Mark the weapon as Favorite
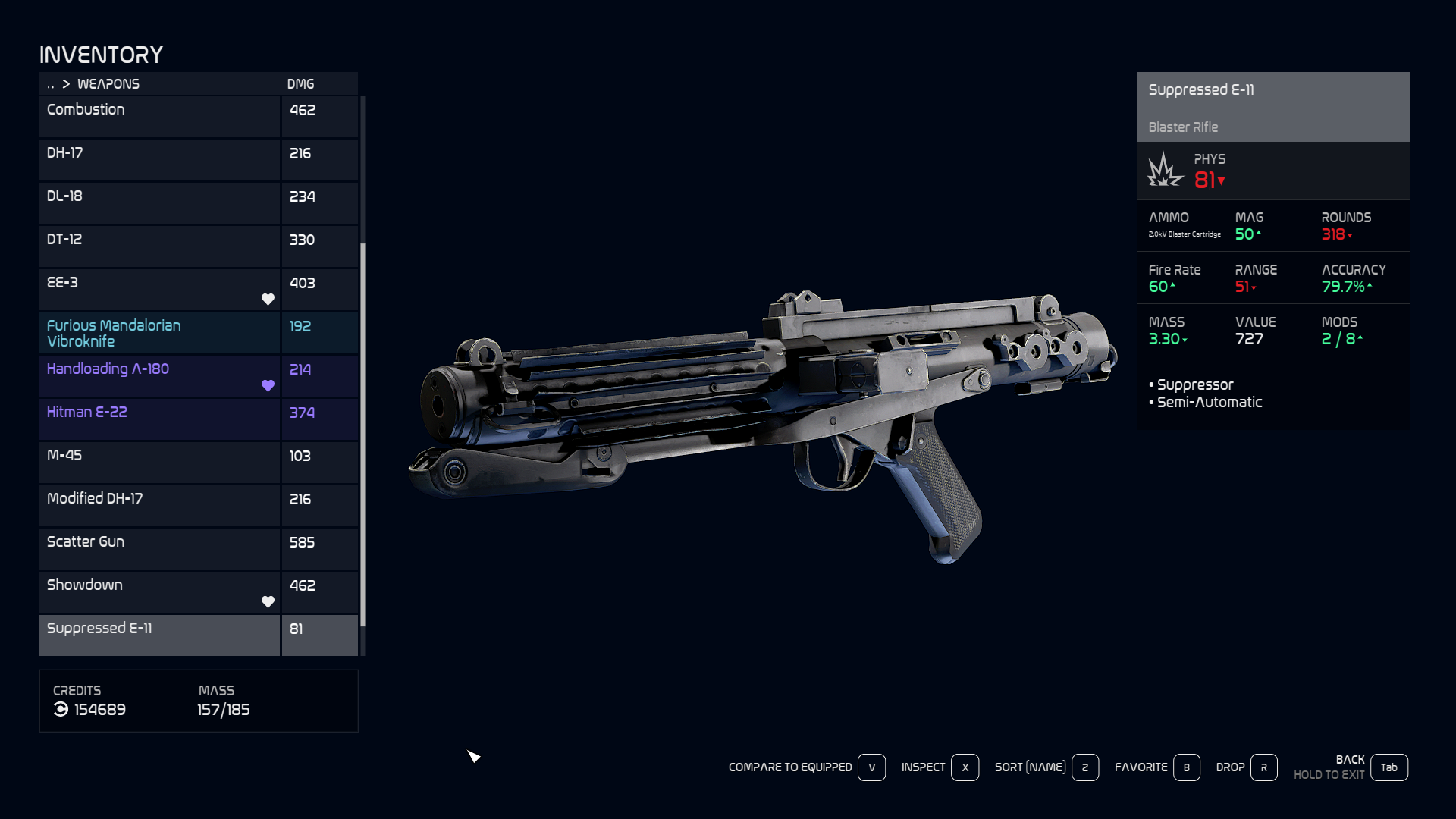The width and height of the screenshot is (1456, 819). point(1186,767)
